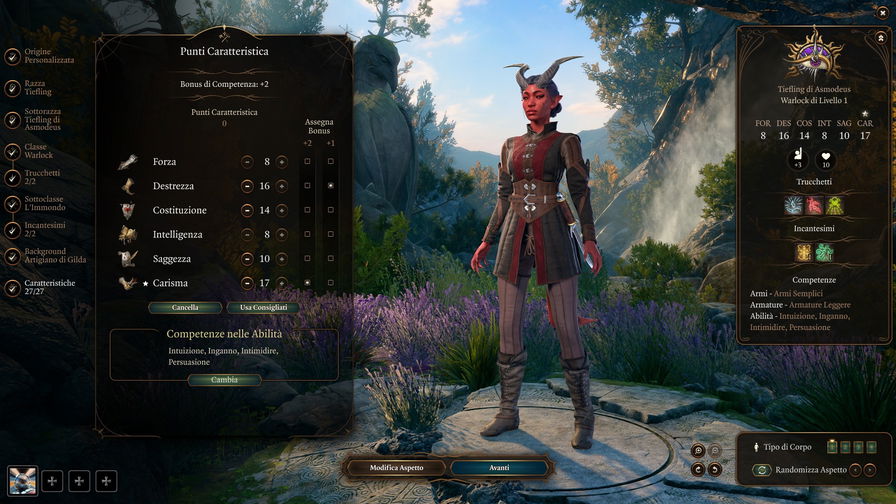This screenshot has height=504, width=896.
Task: Assign the +1 bonus to Saggezza
Action: pyautogui.click(x=330, y=258)
